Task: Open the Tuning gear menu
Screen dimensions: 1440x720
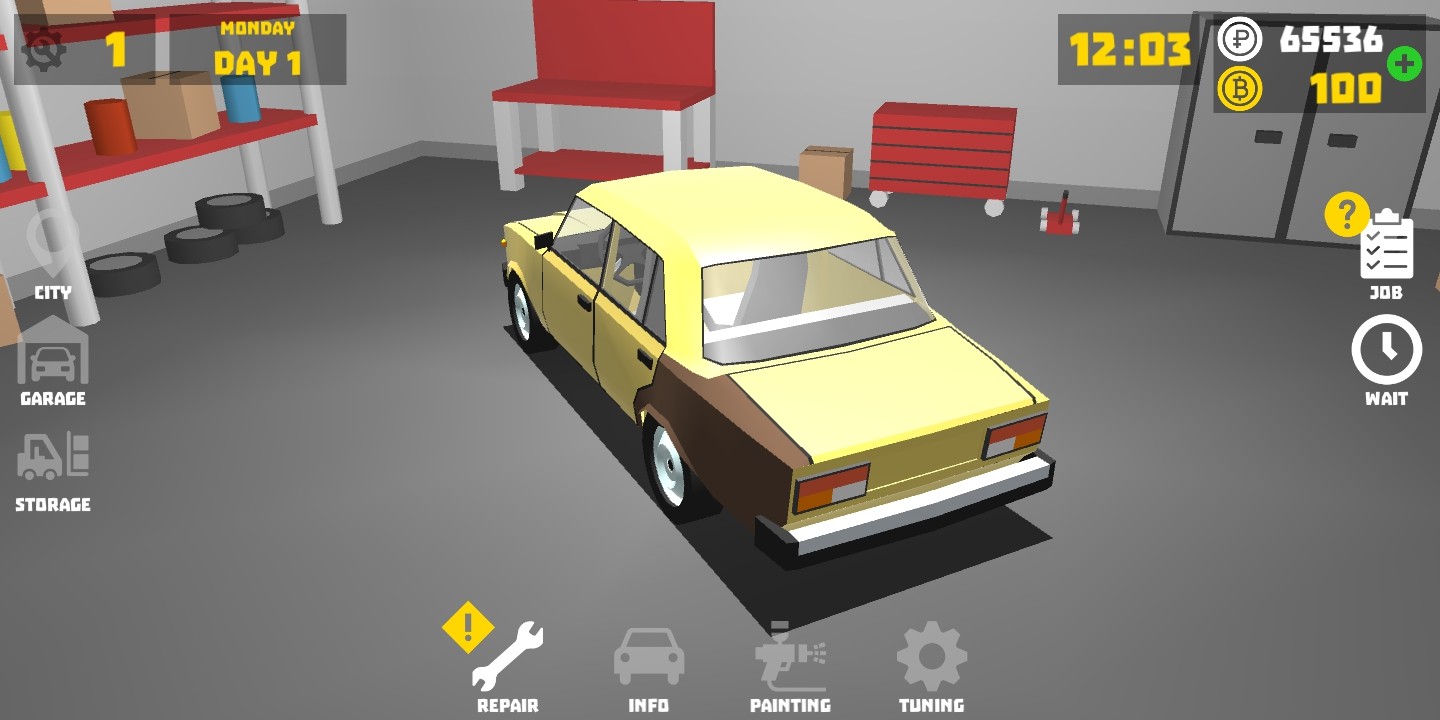Action: tap(931, 655)
